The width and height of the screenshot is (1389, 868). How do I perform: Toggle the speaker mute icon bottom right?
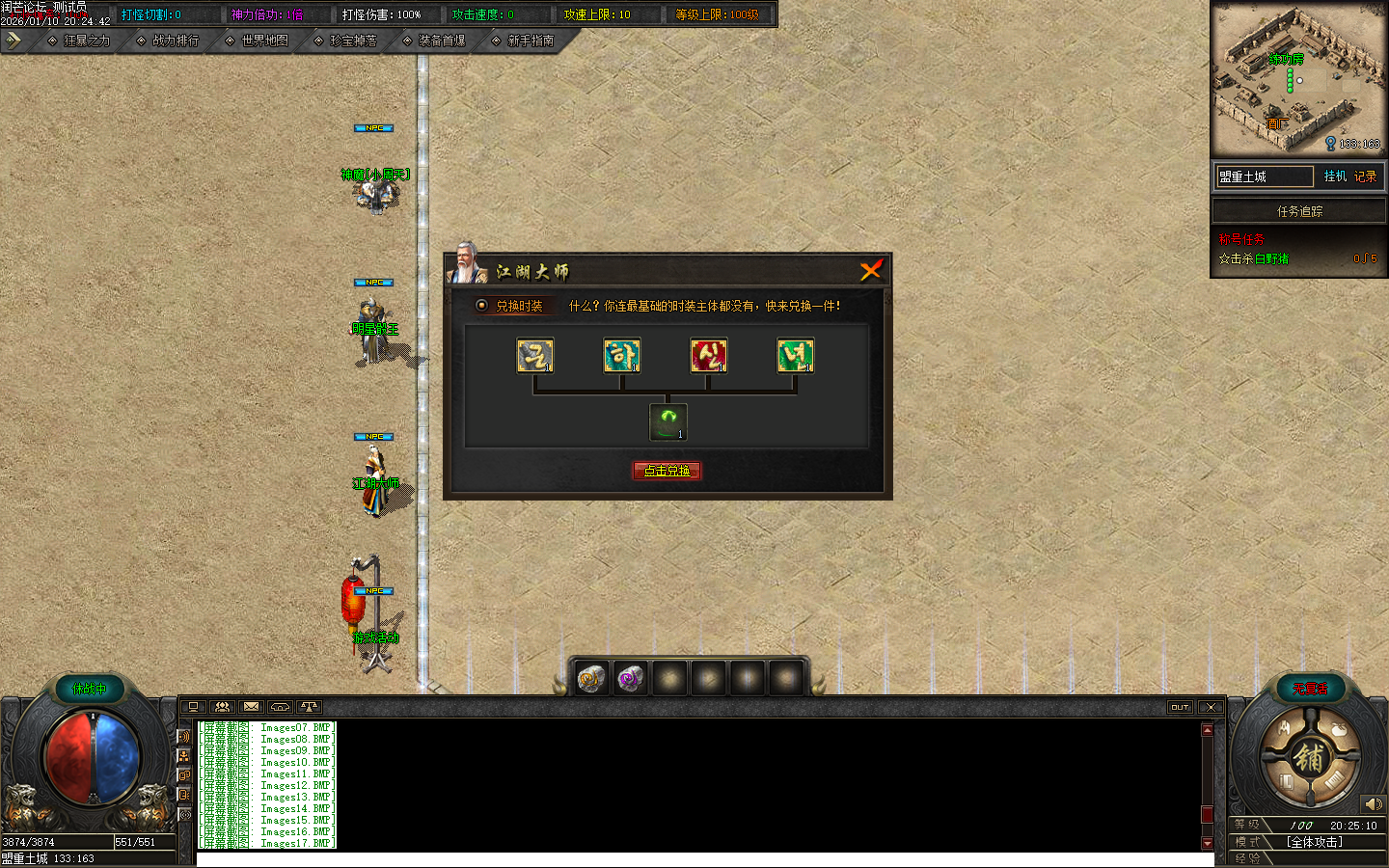point(1374,803)
